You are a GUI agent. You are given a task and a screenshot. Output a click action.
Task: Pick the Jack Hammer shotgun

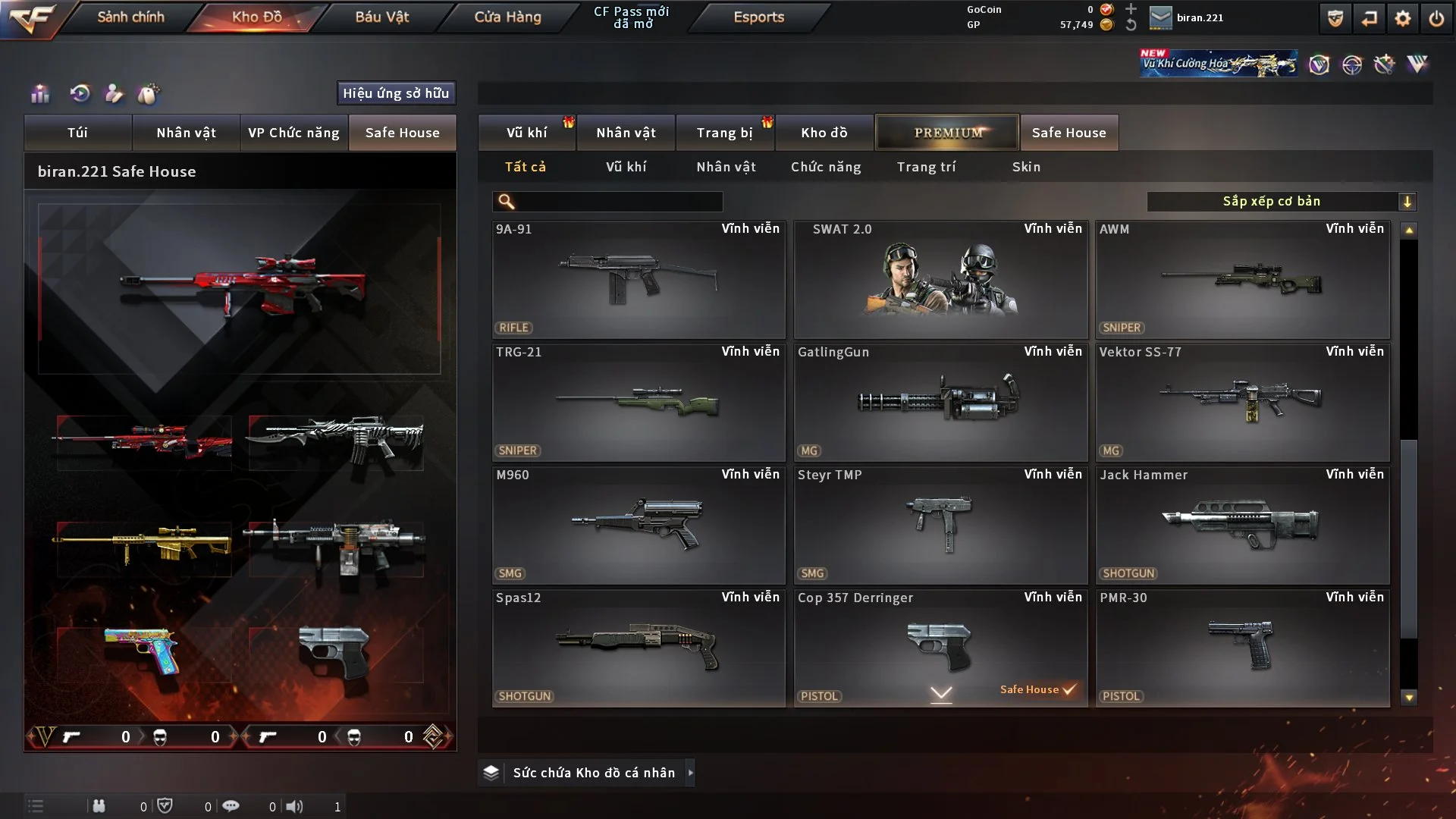1242,526
